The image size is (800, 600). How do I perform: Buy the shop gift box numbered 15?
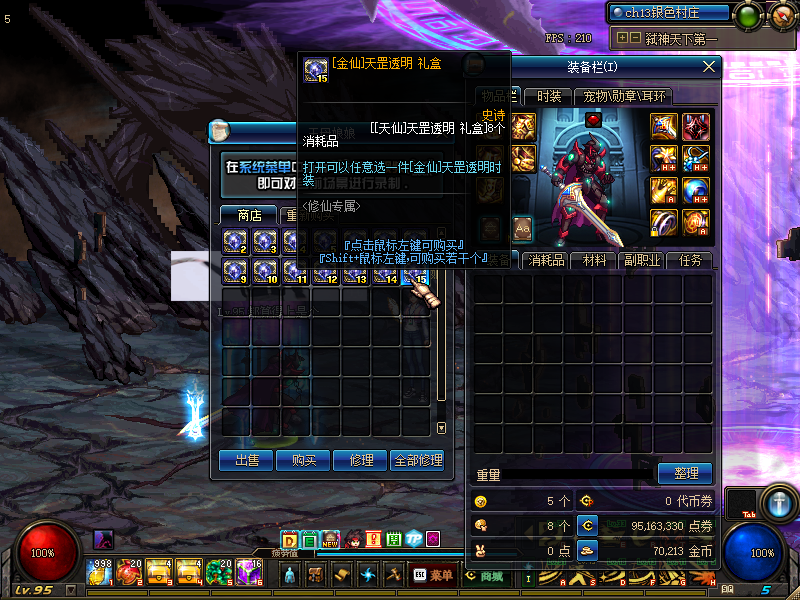tap(415, 271)
